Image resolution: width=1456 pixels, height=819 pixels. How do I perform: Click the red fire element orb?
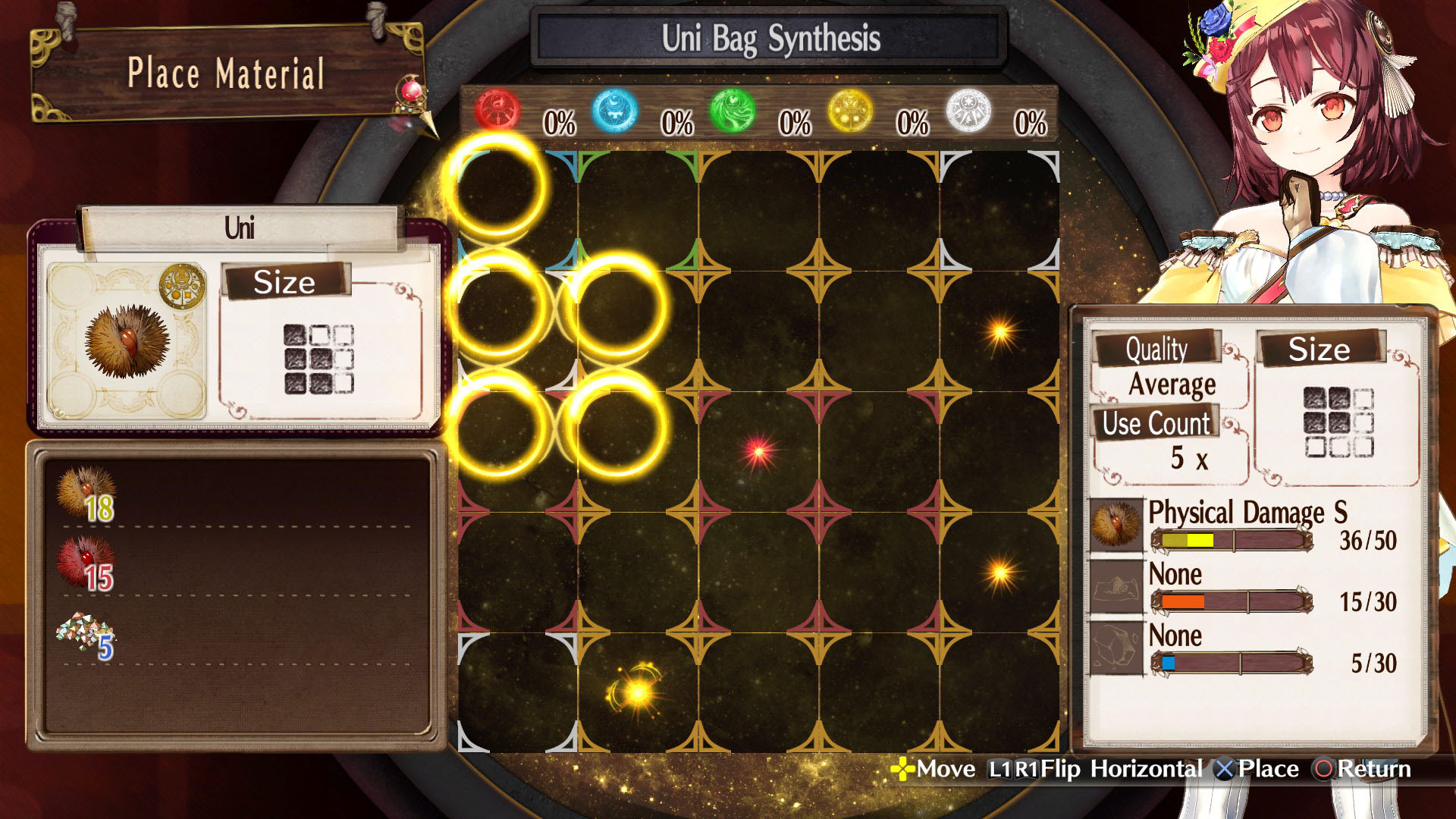coord(497,111)
